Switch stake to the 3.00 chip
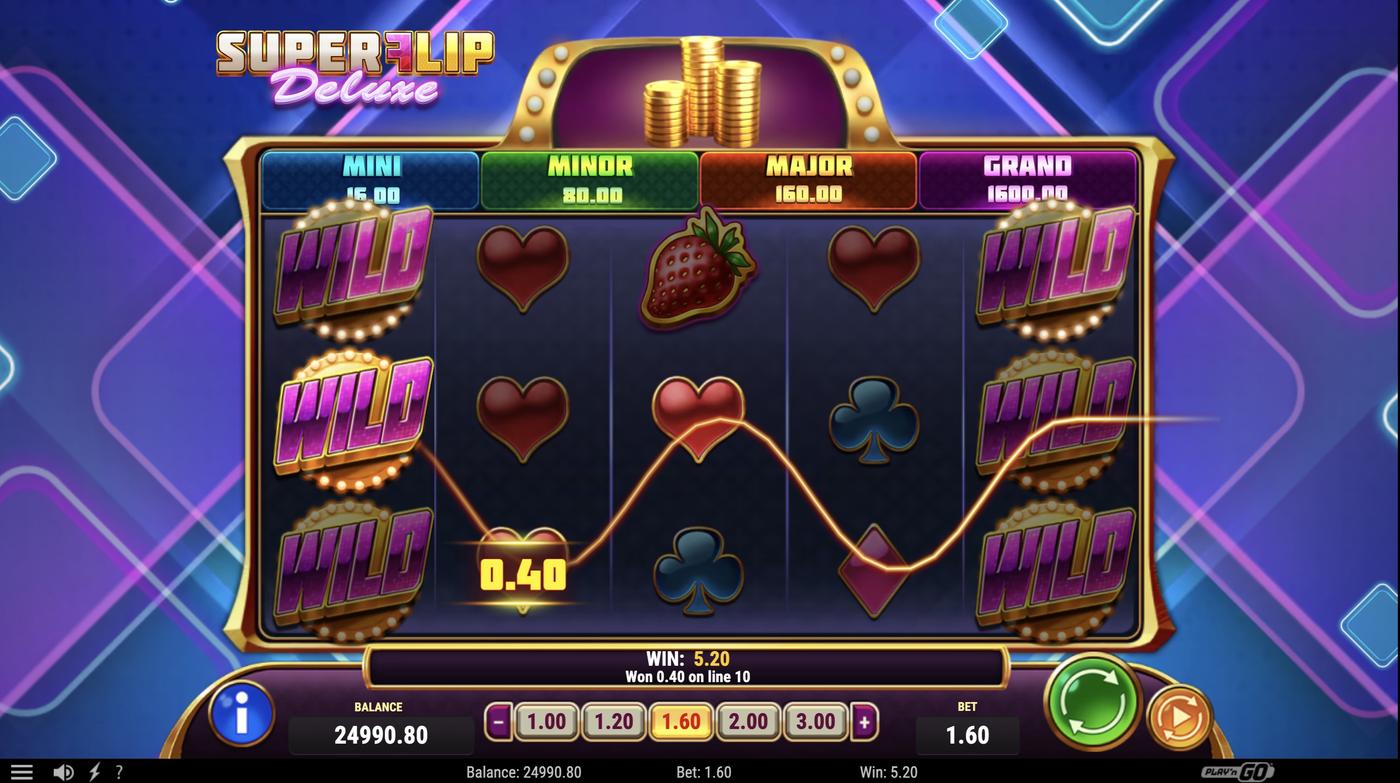This screenshot has width=1400, height=783. 815,719
